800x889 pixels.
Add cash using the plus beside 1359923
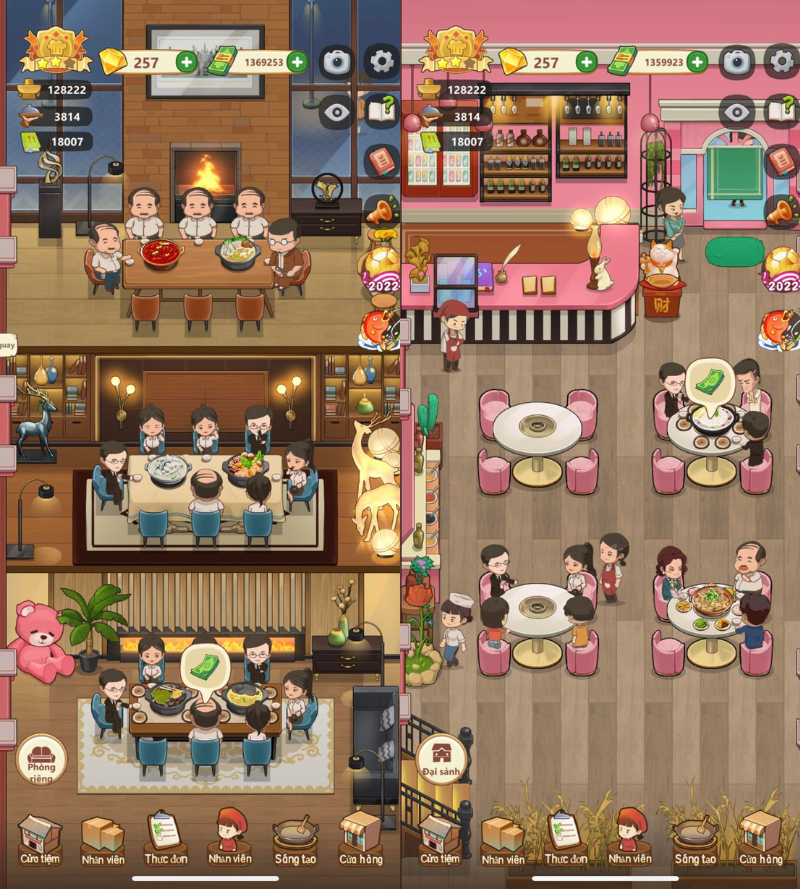pos(697,62)
